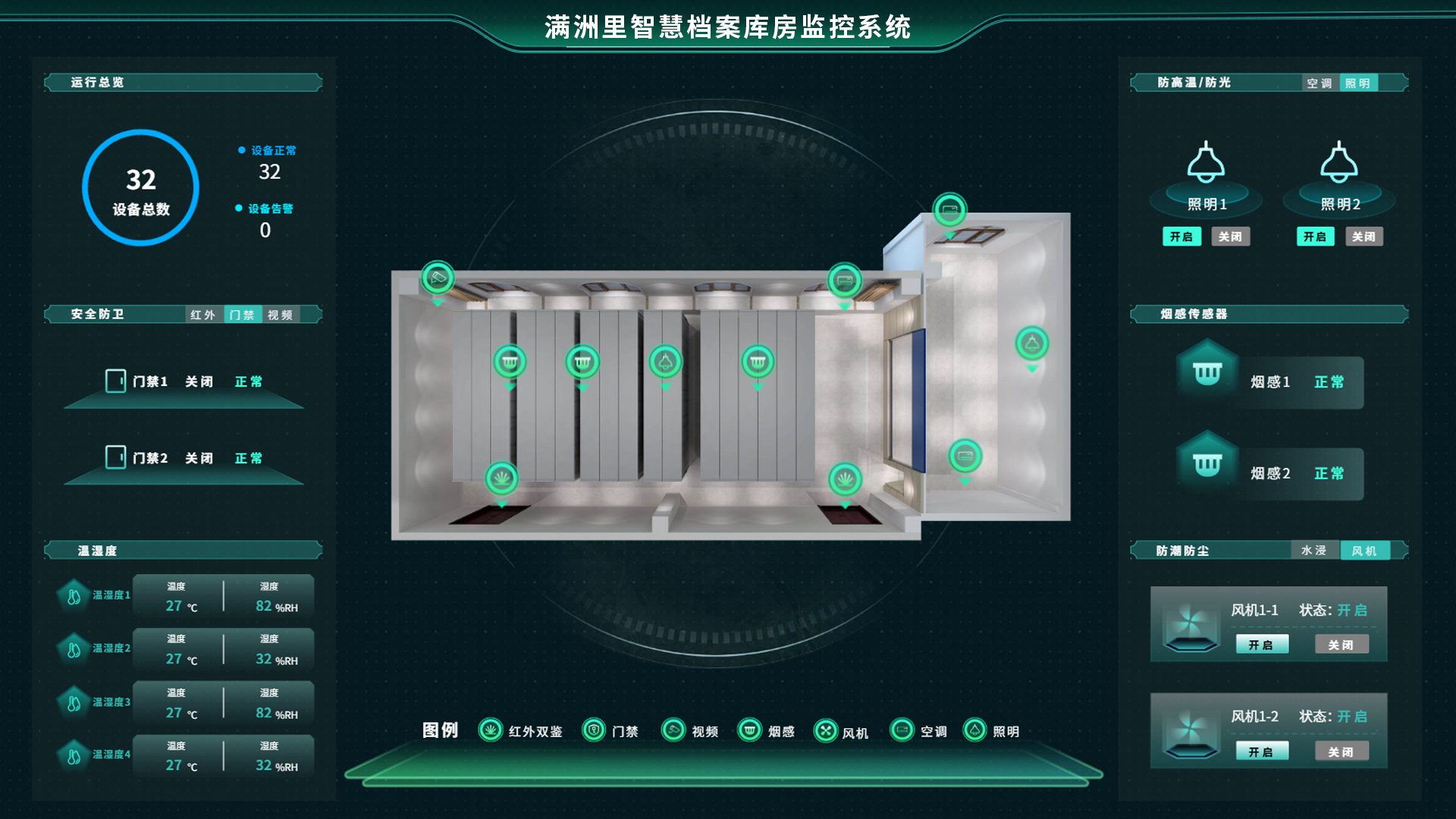Turn off 照明1 with 关闭

tap(1230, 237)
